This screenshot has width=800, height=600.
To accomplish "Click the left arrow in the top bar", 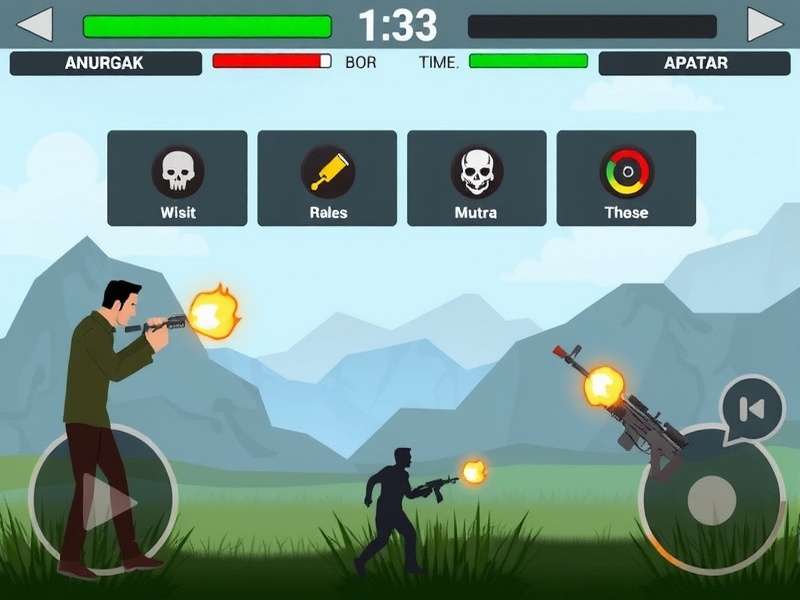I will [35, 24].
